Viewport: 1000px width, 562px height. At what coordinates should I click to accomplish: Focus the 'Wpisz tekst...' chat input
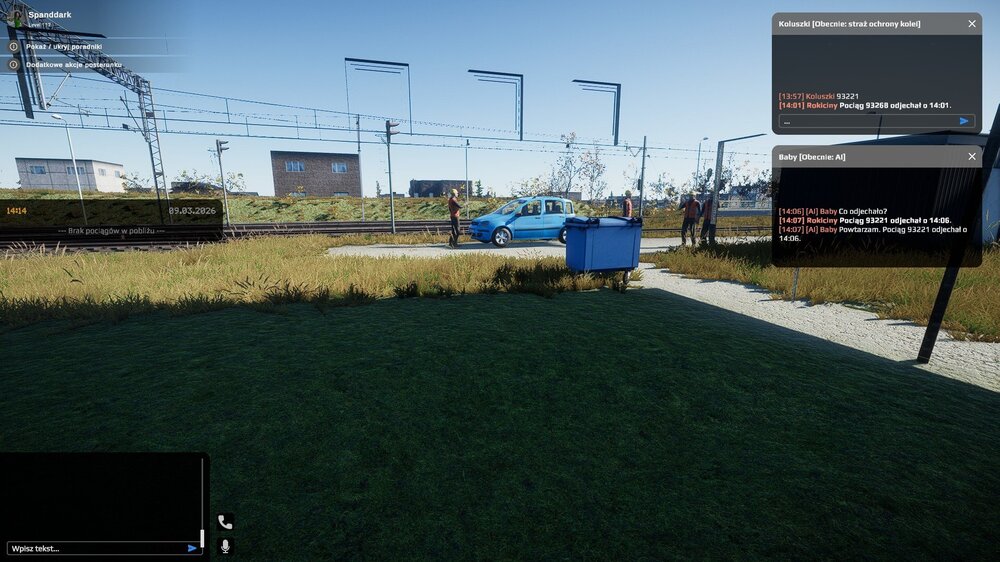pyautogui.click(x=95, y=548)
